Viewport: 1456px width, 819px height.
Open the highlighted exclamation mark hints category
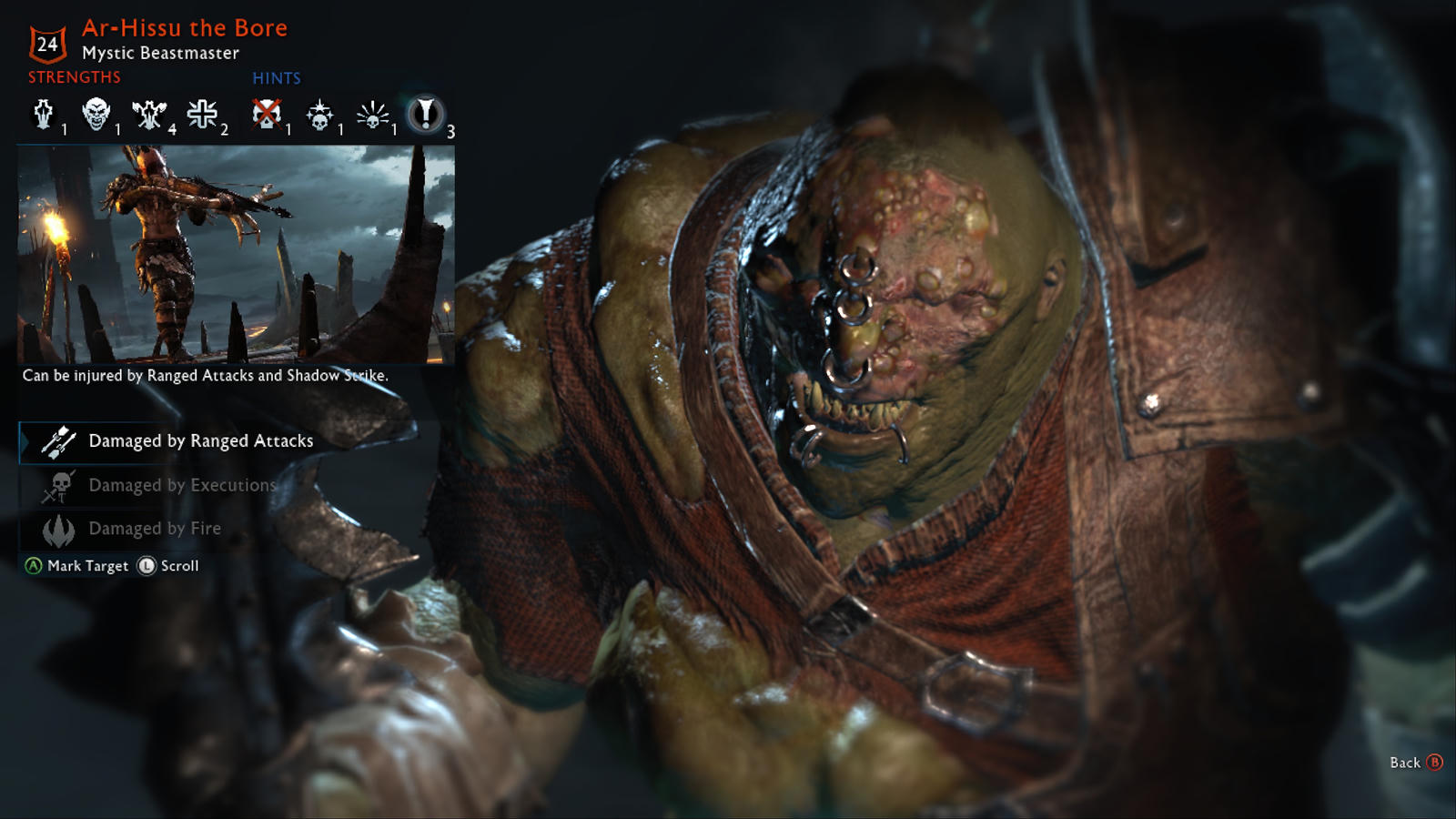pyautogui.click(x=424, y=115)
